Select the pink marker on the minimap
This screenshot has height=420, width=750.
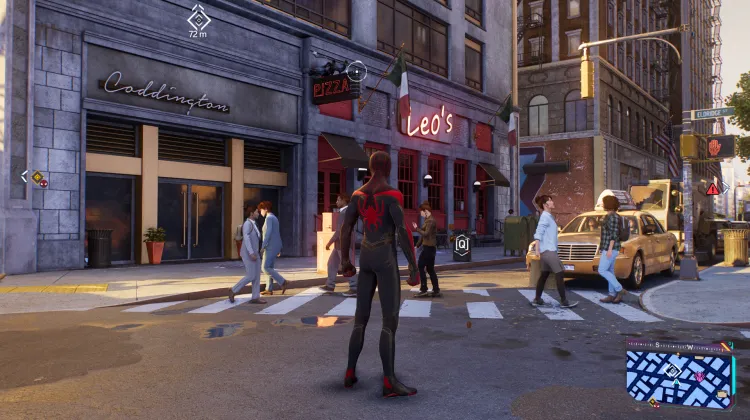click(699, 376)
